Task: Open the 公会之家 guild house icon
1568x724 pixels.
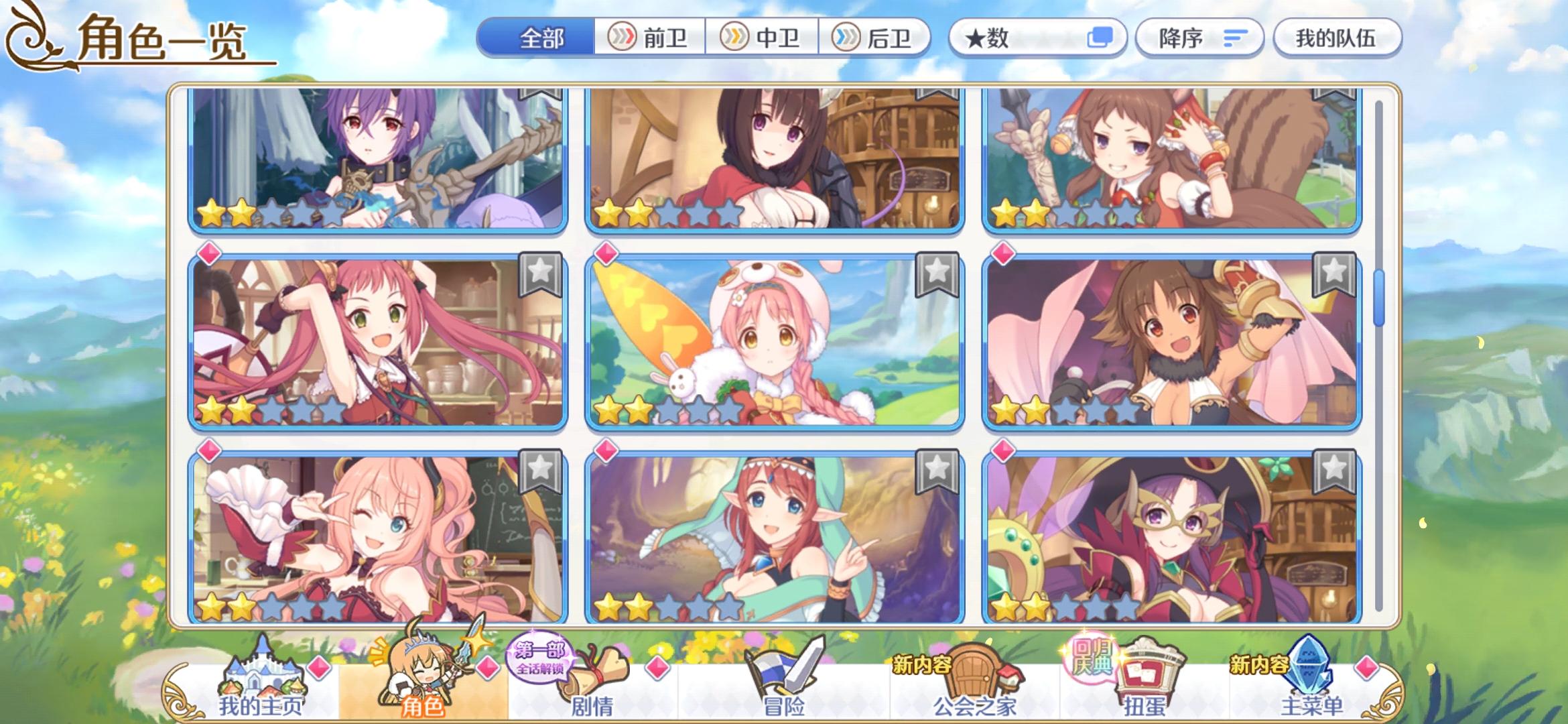Action: [x=982, y=670]
